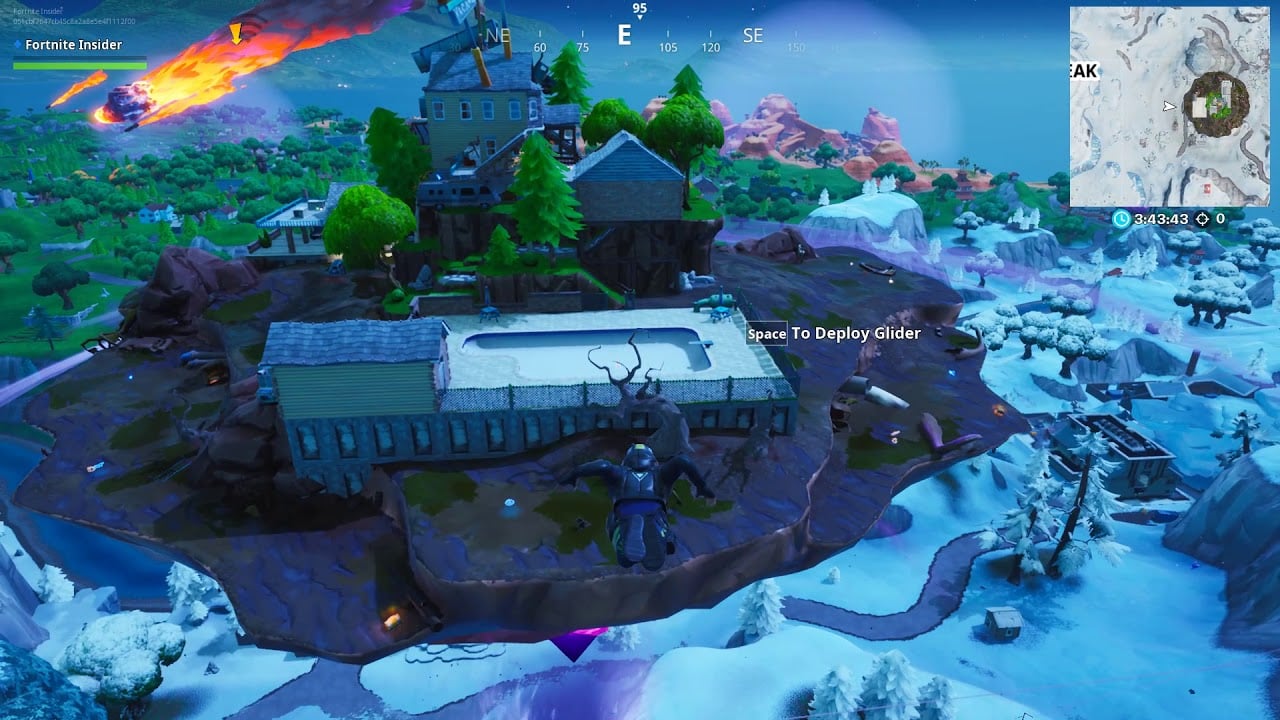The width and height of the screenshot is (1280, 720).
Task: Select the white player arrow on the minimap
Action: pyautogui.click(x=1169, y=105)
